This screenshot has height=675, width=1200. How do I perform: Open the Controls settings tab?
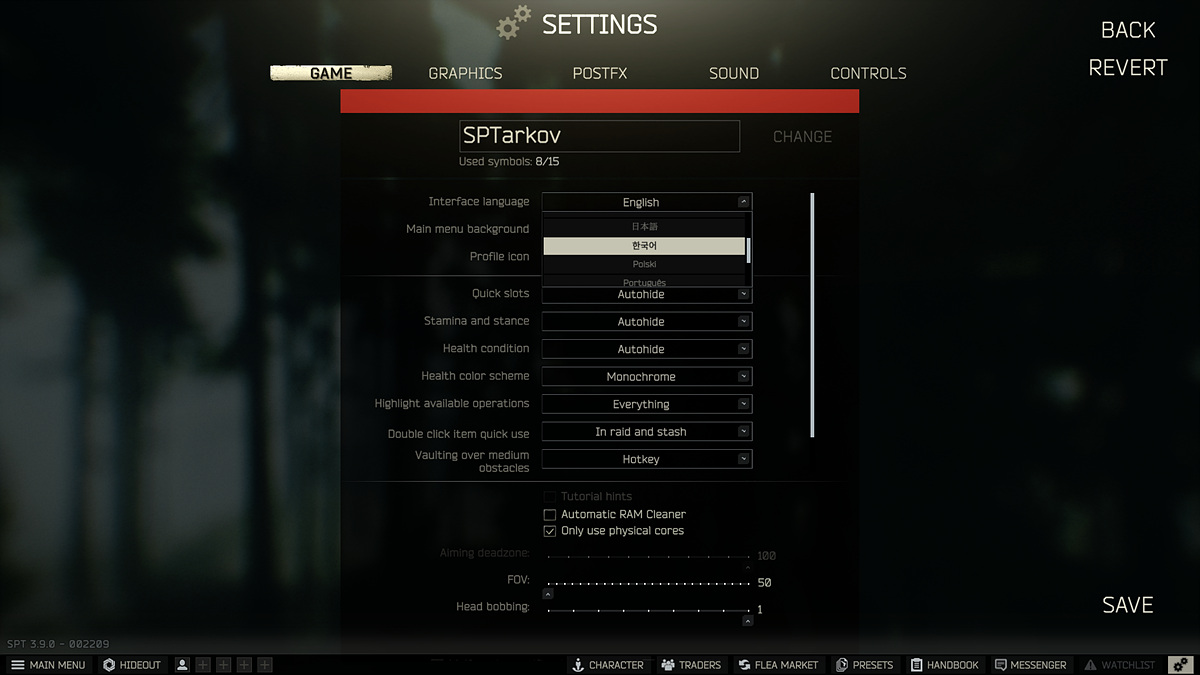point(868,73)
